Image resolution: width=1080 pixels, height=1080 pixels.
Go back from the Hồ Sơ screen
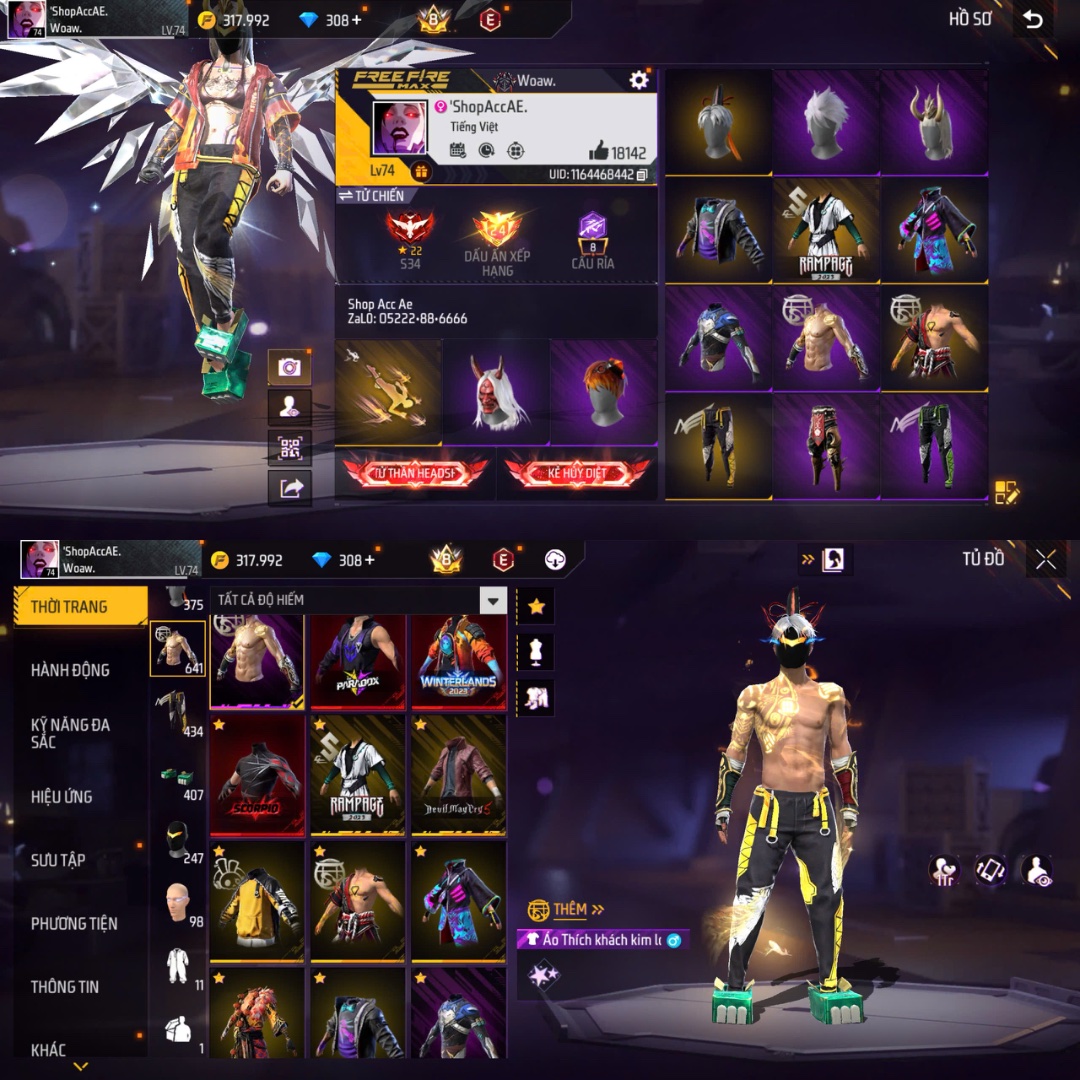1033,20
